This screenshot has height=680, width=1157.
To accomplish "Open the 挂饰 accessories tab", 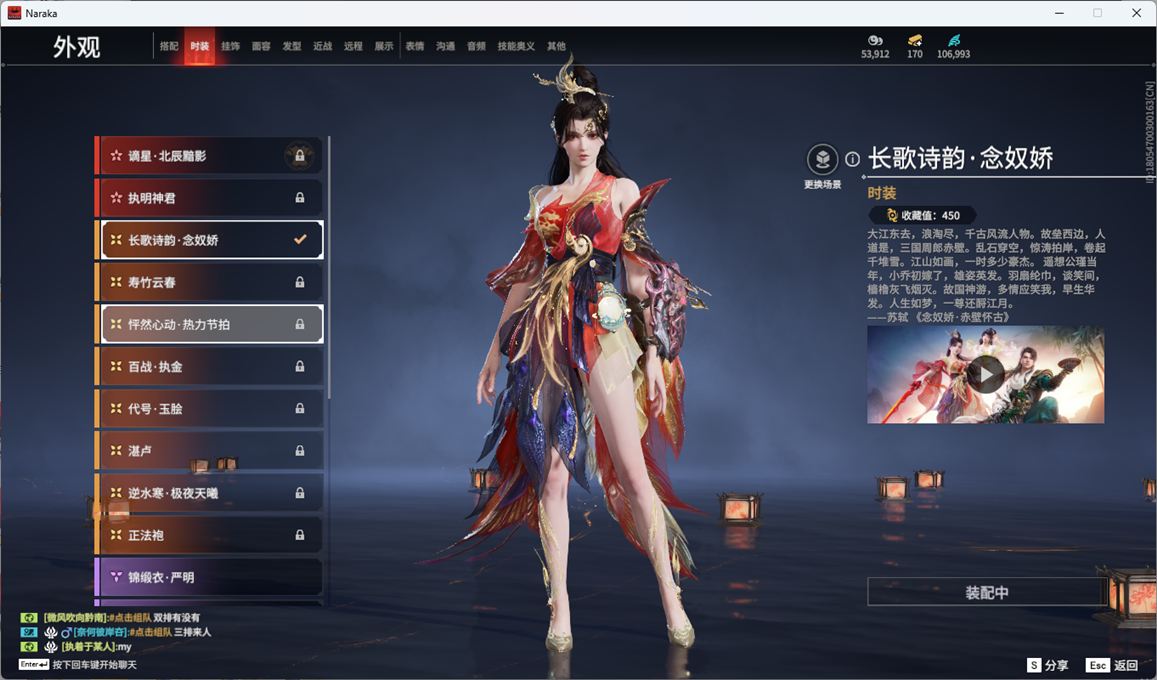I will [230, 46].
